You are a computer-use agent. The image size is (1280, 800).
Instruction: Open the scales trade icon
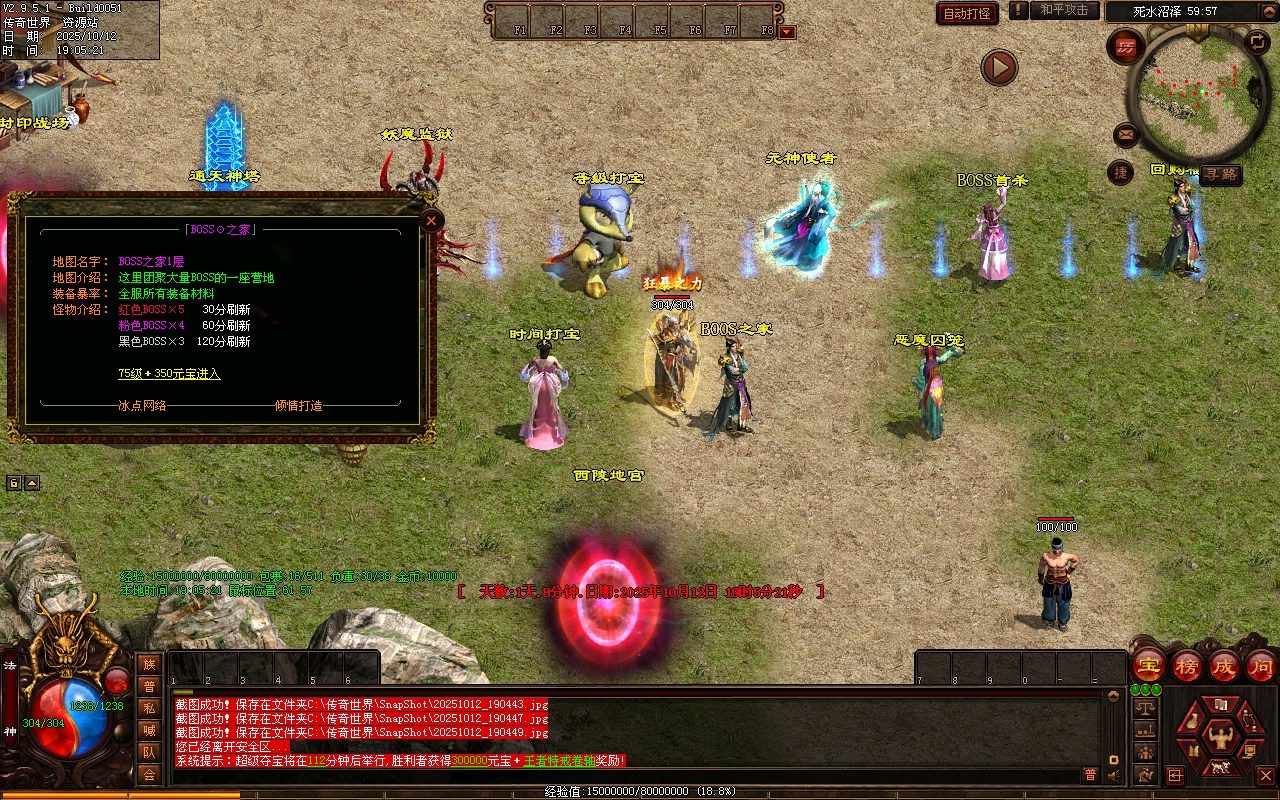(x=1145, y=708)
